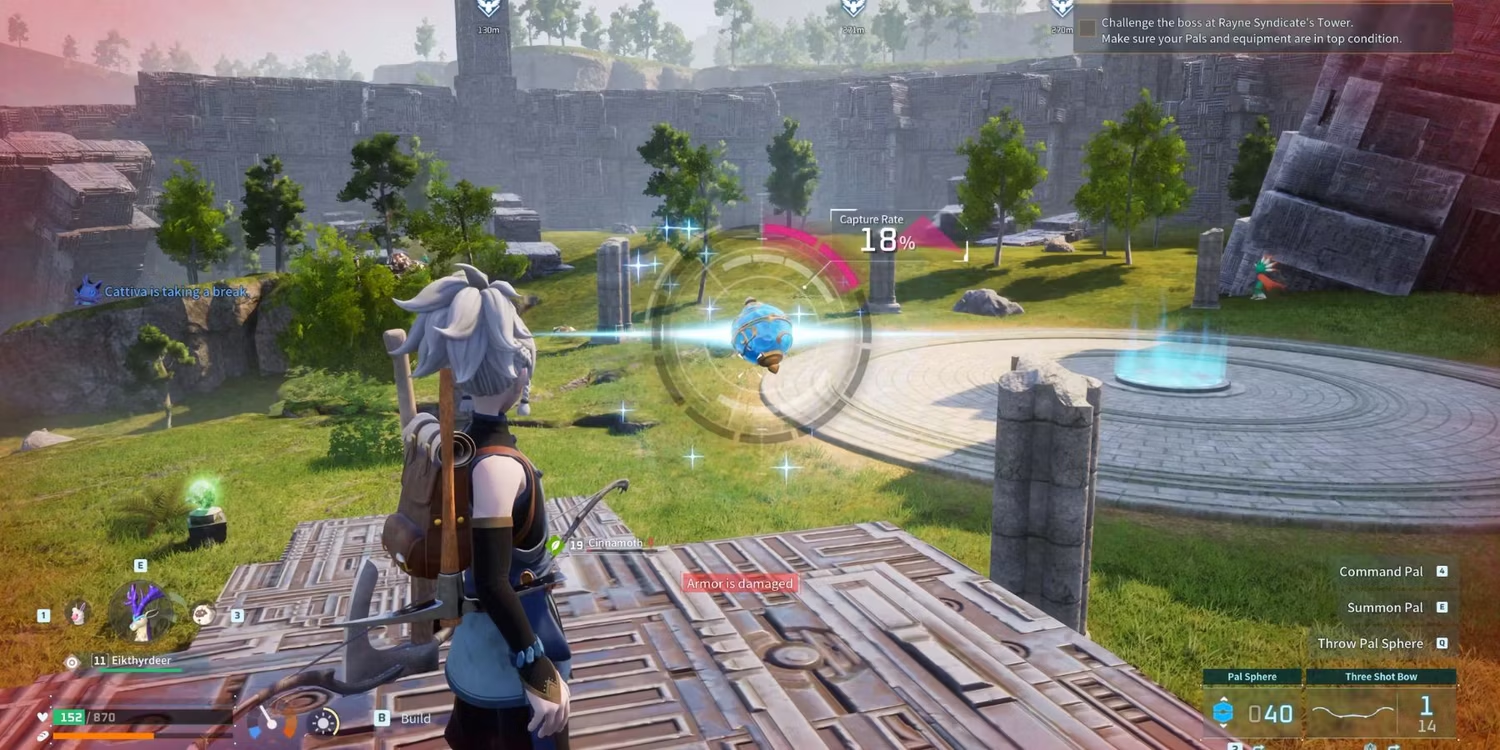This screenshot has height=750, width=1500.
Task: Click the Command Pal action label
Action: click(x=1381, y=571)
